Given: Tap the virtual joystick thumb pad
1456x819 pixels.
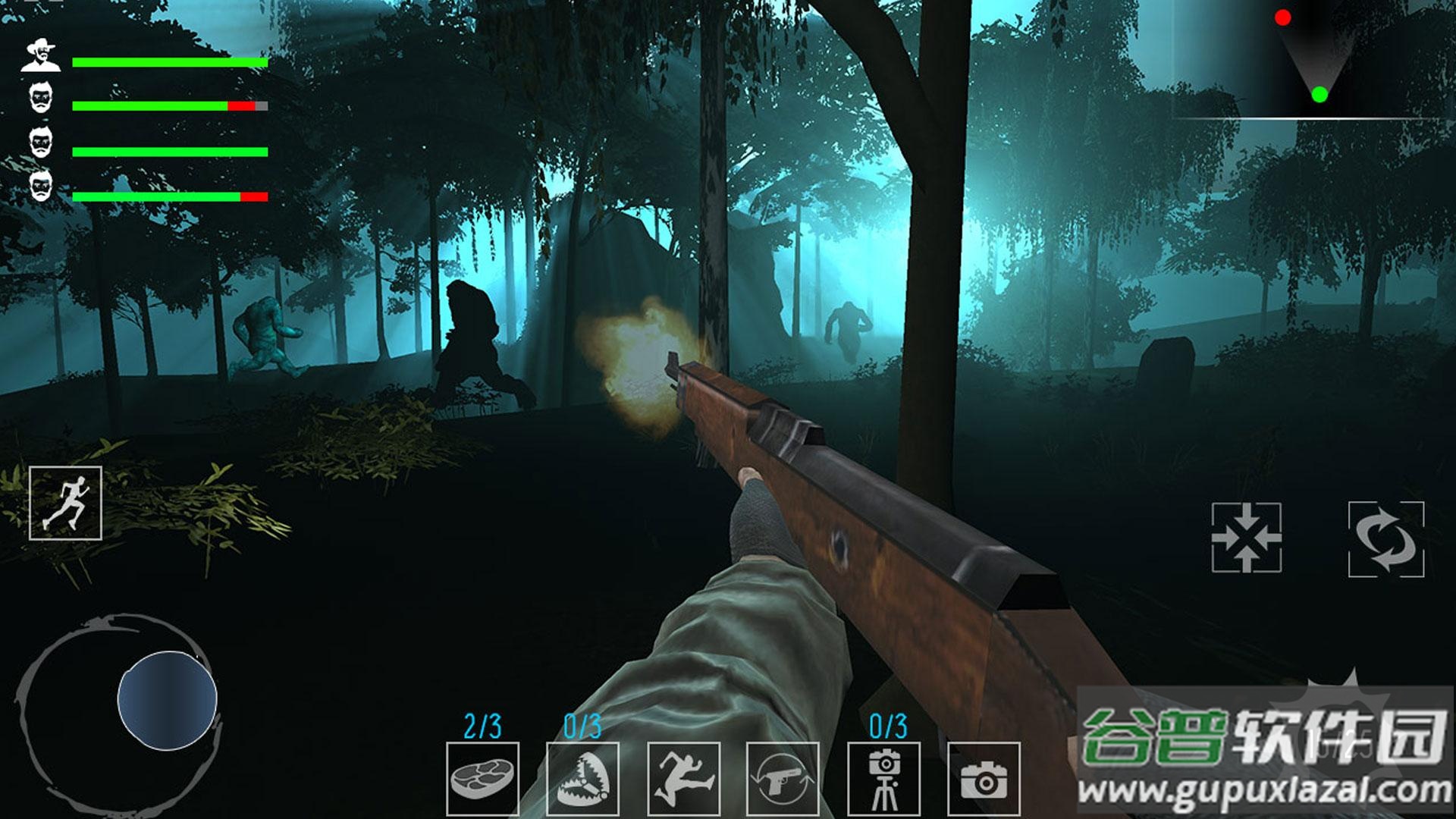Looking at the screenshot, I should 168,699.
